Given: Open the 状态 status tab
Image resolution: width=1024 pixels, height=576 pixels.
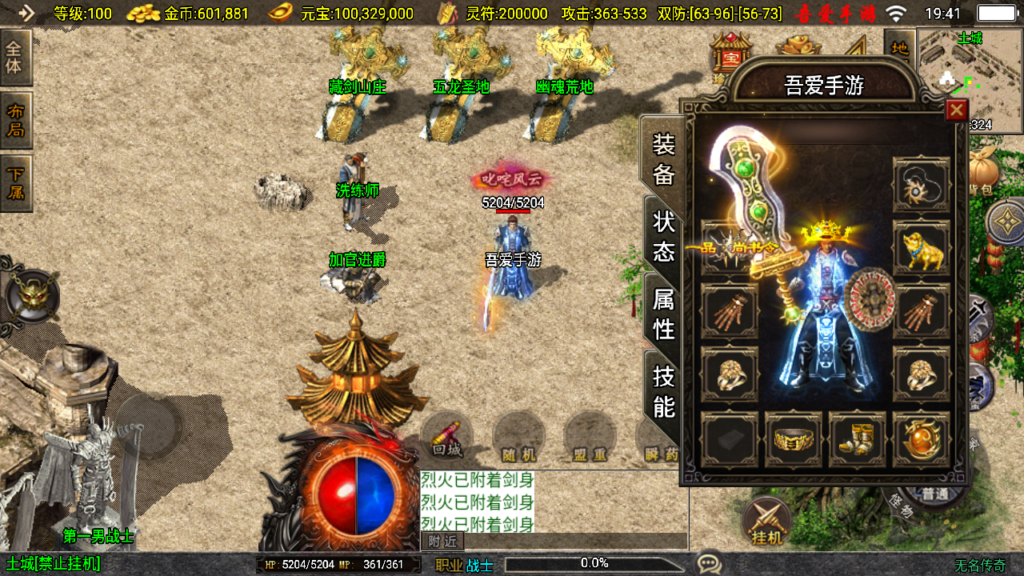Looking at the screenshot, I should [664, 236].
